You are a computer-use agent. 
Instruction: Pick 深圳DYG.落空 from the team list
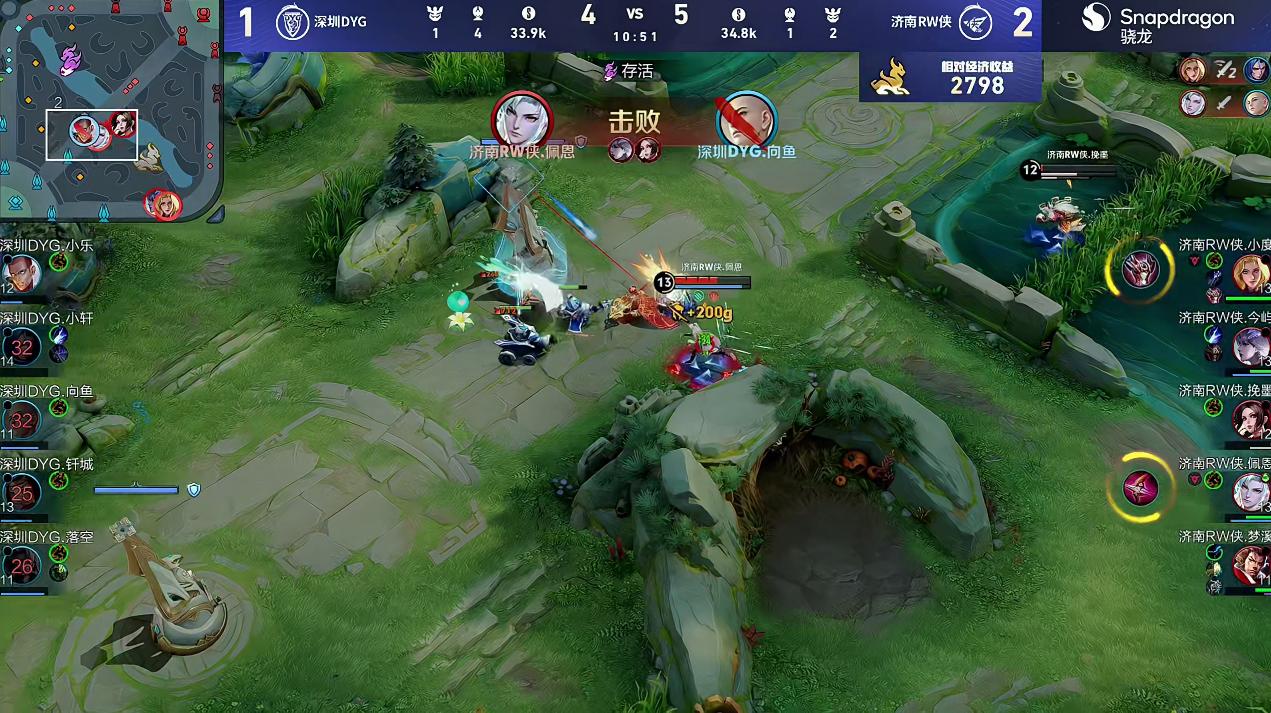click(22, 567)
